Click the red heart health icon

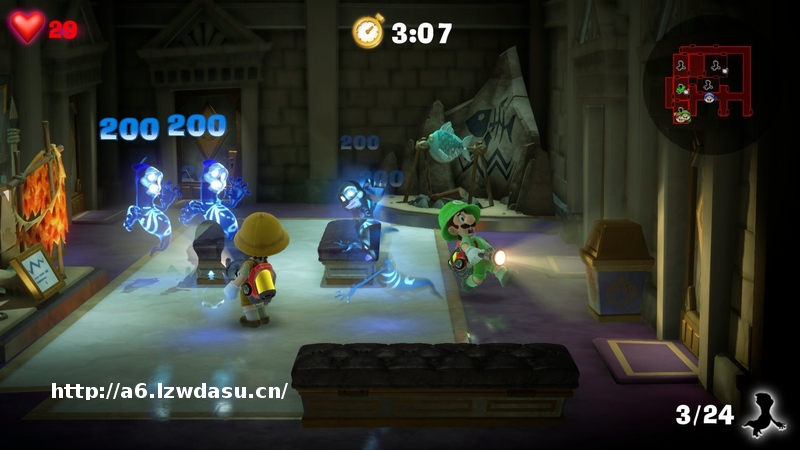coord(27,26)
